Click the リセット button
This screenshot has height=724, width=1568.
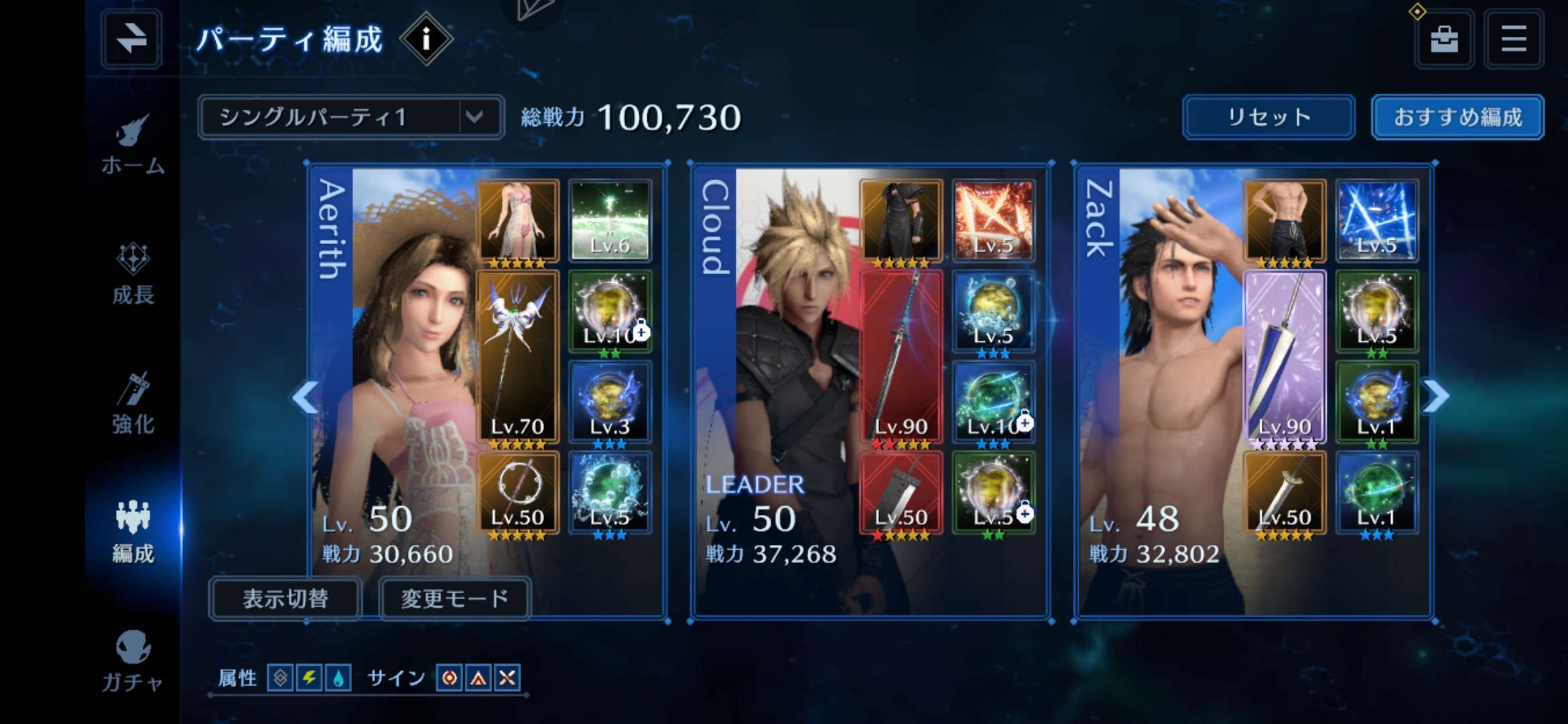pyautogui.click(x=1268, y=117)
